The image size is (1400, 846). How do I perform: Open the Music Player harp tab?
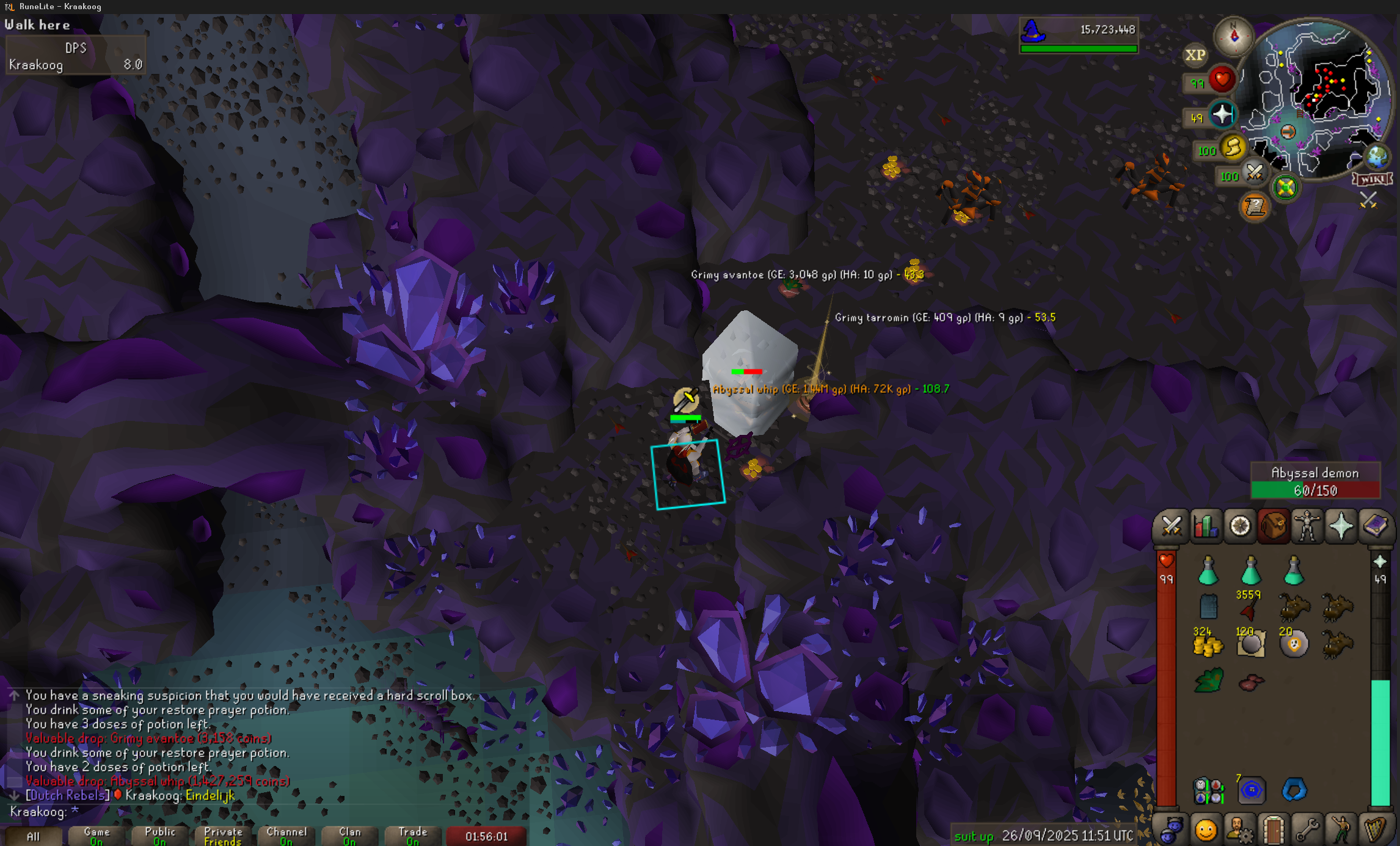pos(1376,830)
